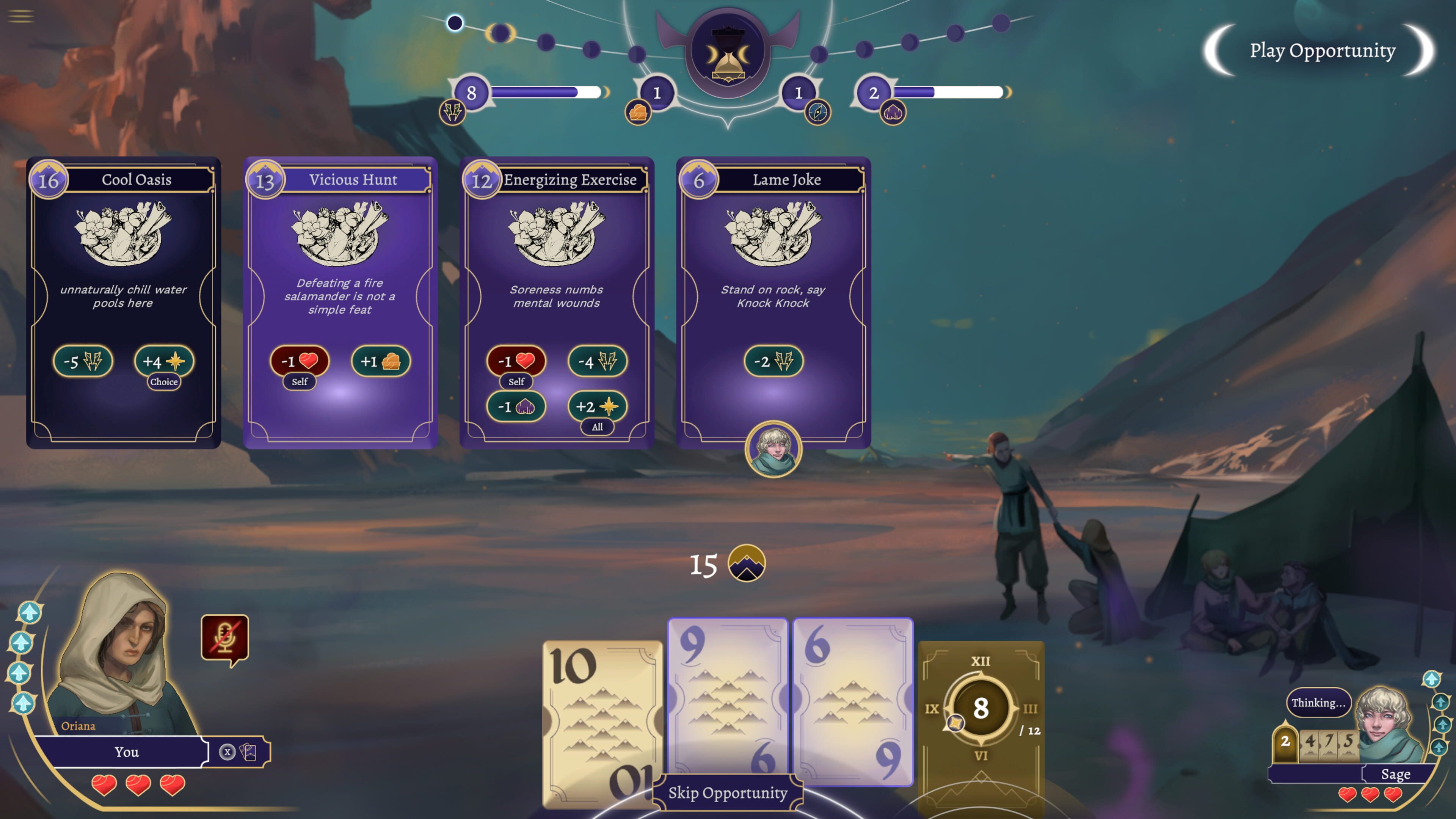The width and height of the screenshot is (1456, 819).
Task: Click the X icon next to You
Action: (x=227, y=752)
